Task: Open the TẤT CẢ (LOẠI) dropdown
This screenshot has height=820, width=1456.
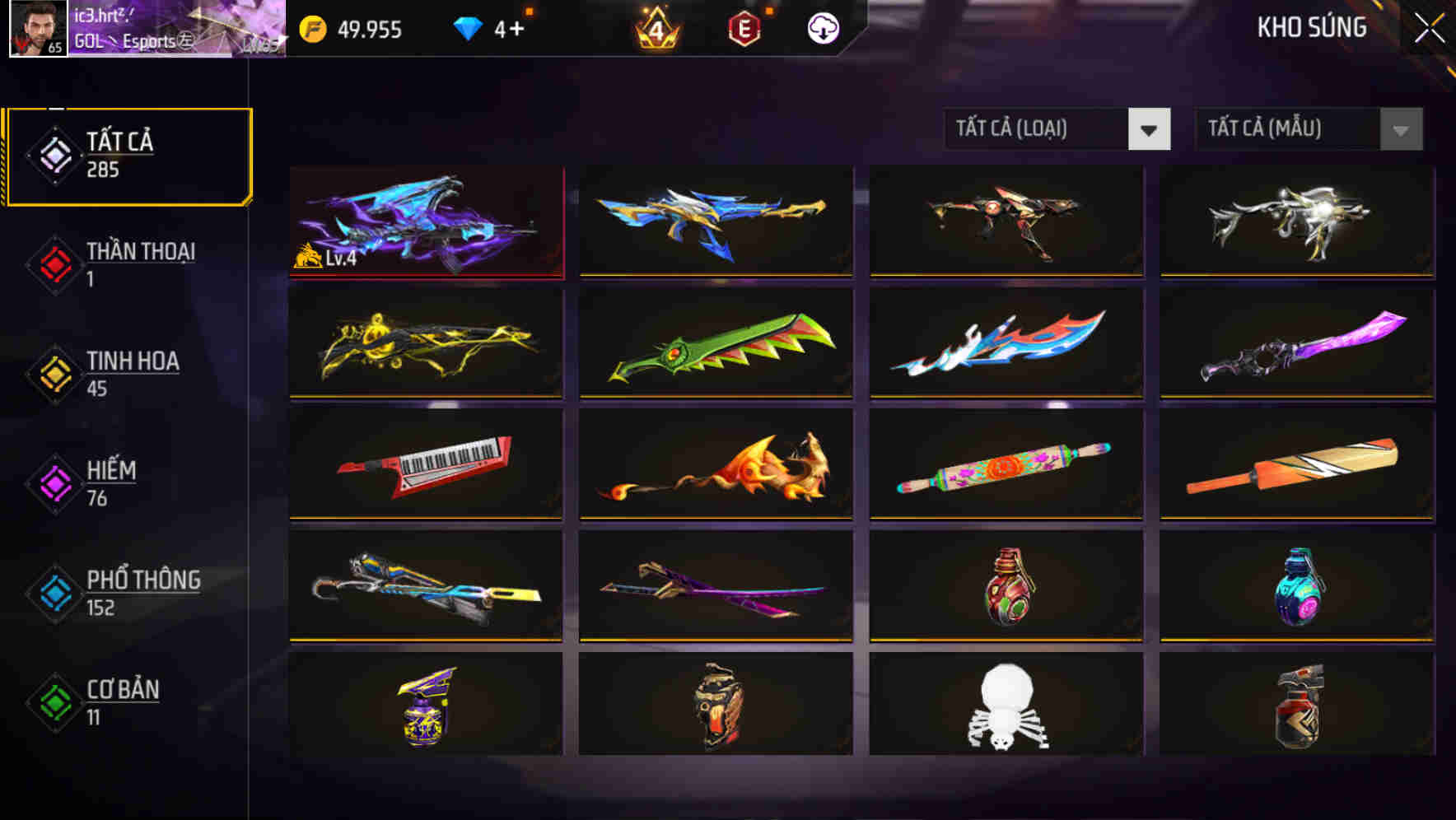Action: [1038, 129]
